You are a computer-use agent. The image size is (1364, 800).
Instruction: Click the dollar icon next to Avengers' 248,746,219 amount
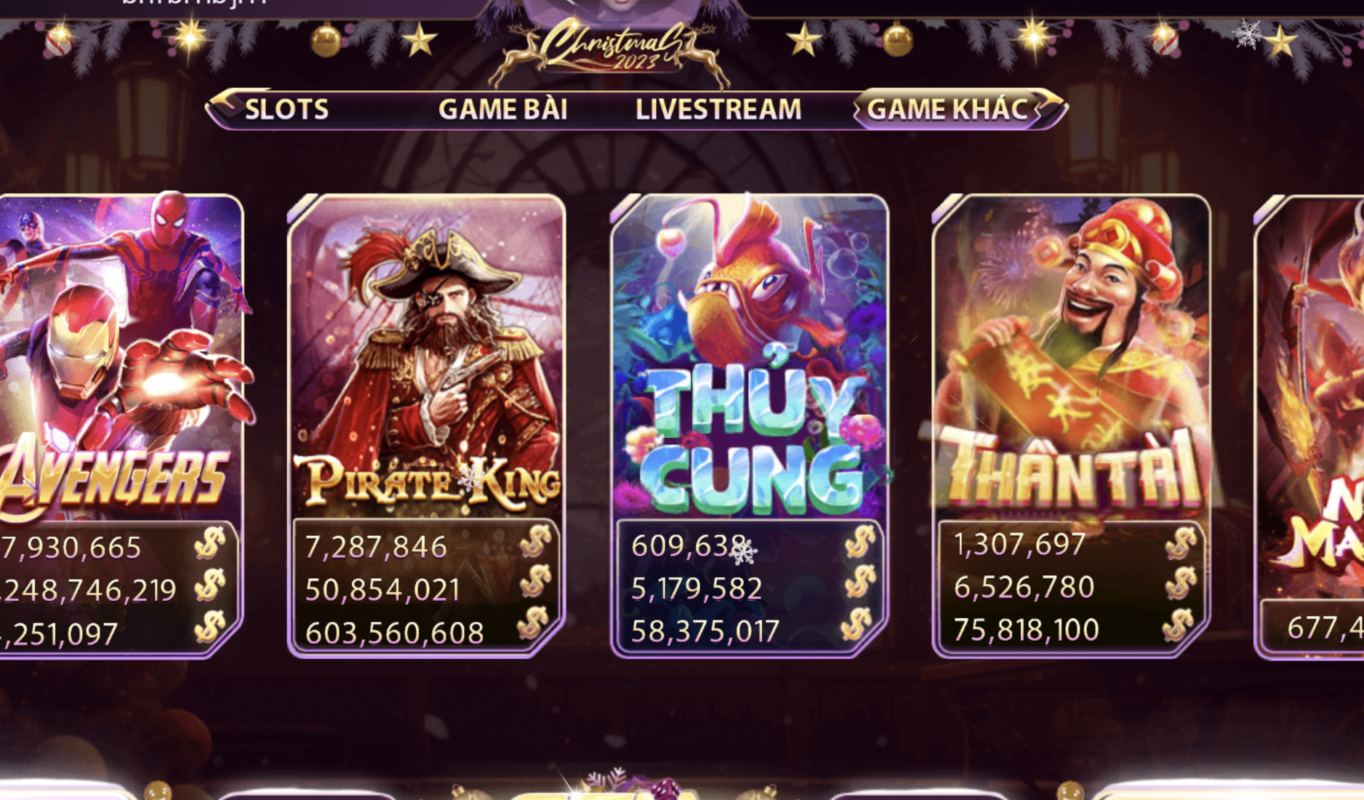coord(208,587)
